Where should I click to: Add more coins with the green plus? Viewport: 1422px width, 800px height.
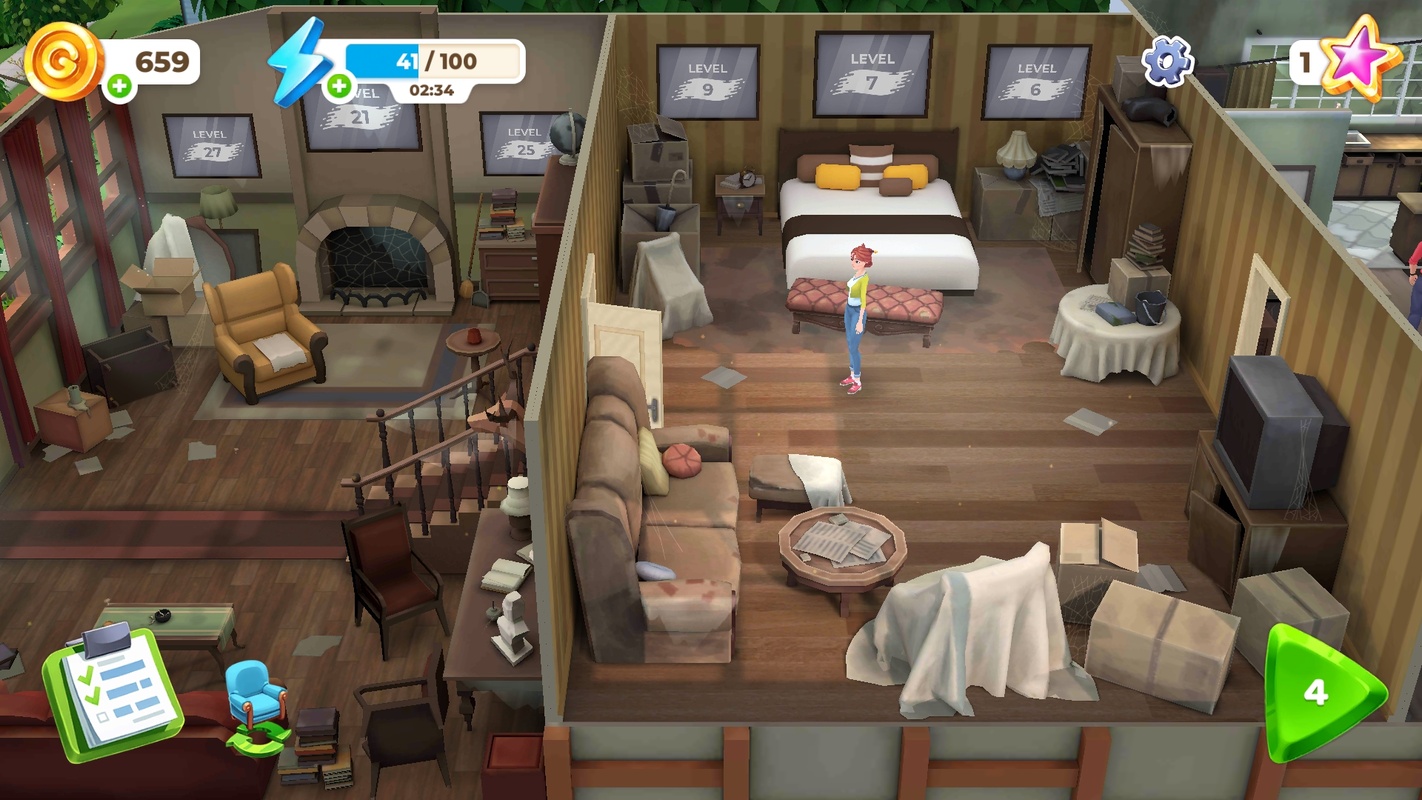point(119,87)
